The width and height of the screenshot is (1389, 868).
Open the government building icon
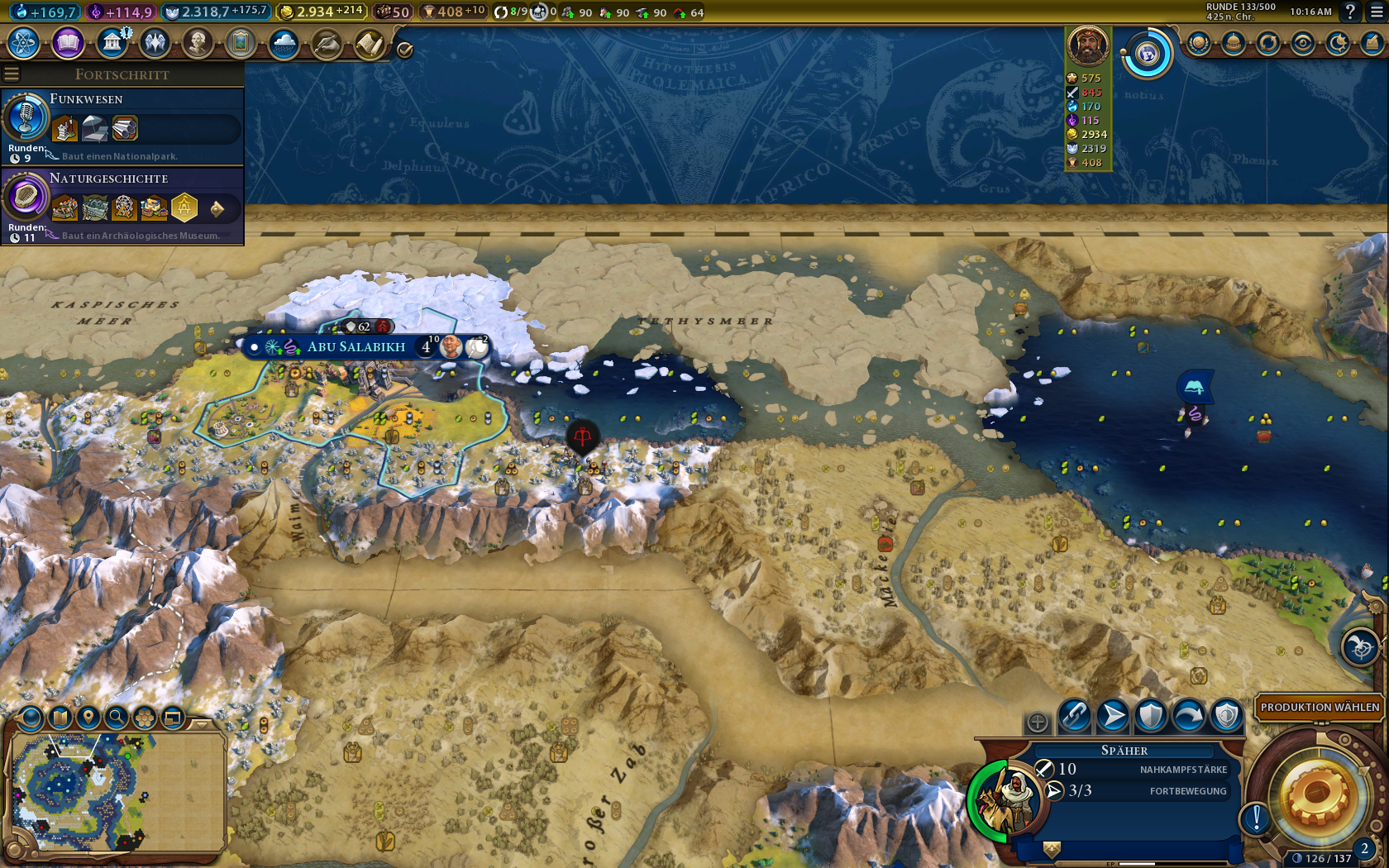(x=112, y=43)
